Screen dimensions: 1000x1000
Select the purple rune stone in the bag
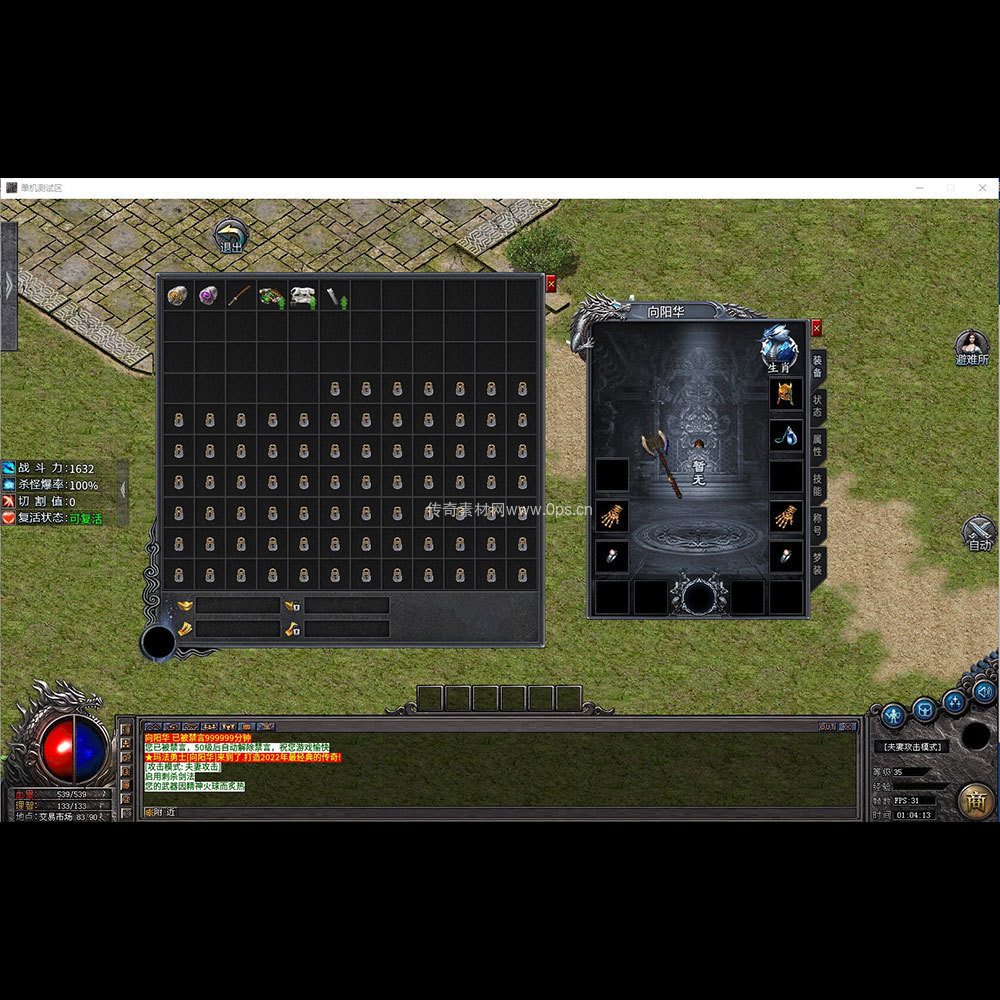click(209, 295)
